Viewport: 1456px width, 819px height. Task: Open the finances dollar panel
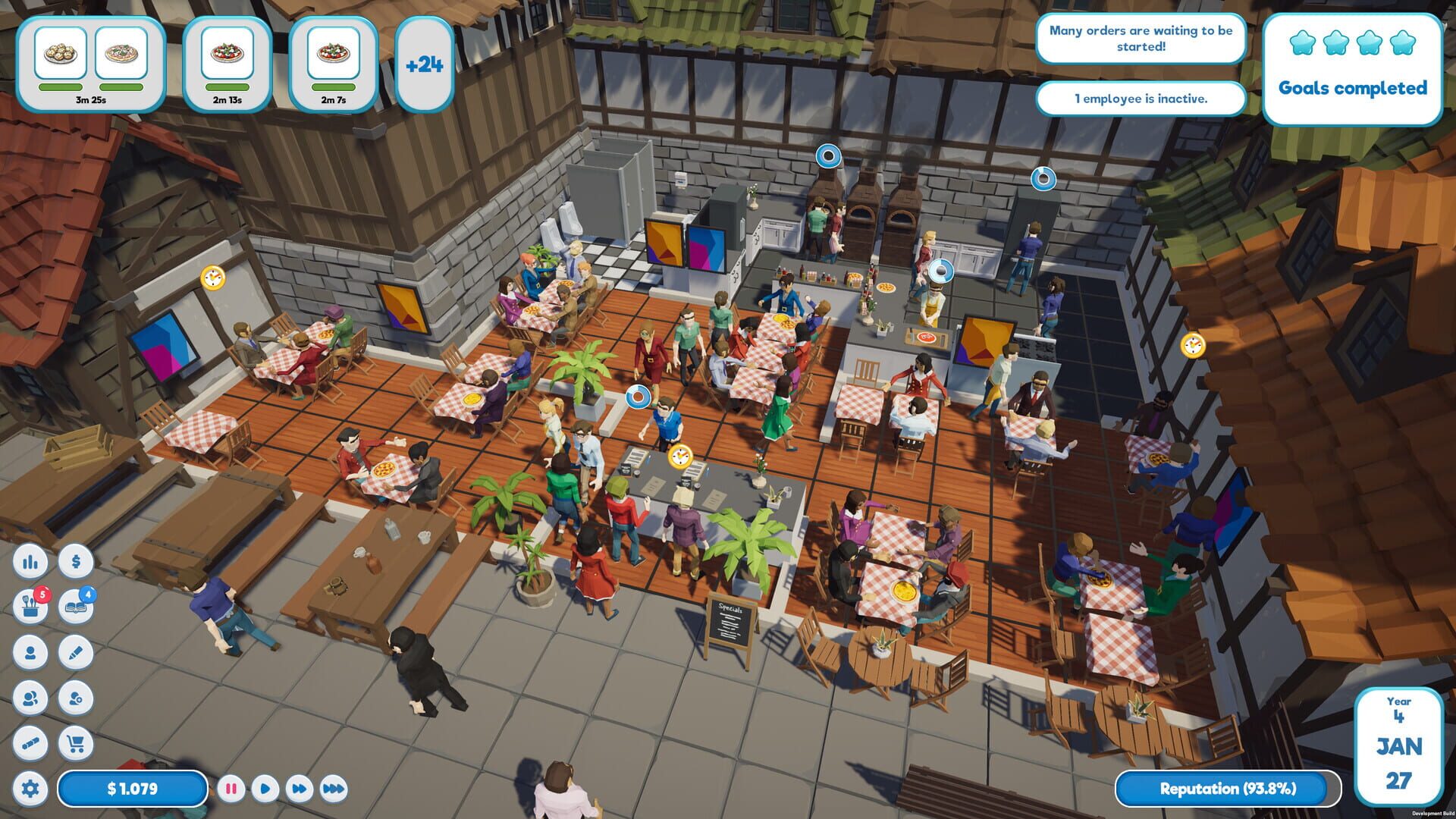click(75, 562)
